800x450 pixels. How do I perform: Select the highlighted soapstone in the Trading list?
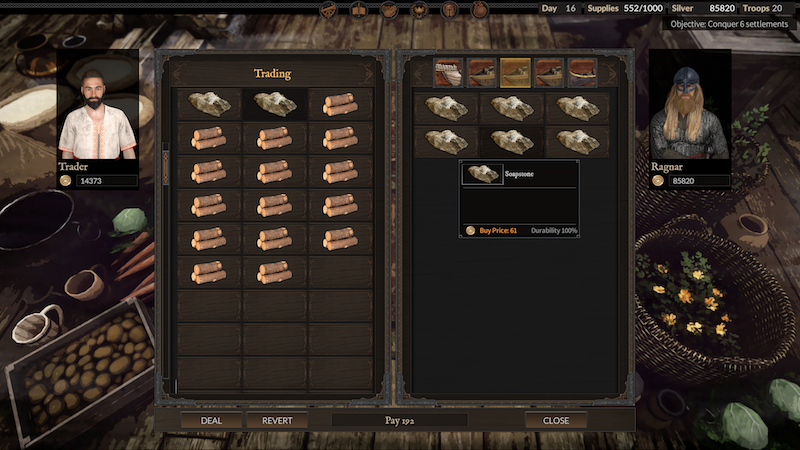point(274,104)
